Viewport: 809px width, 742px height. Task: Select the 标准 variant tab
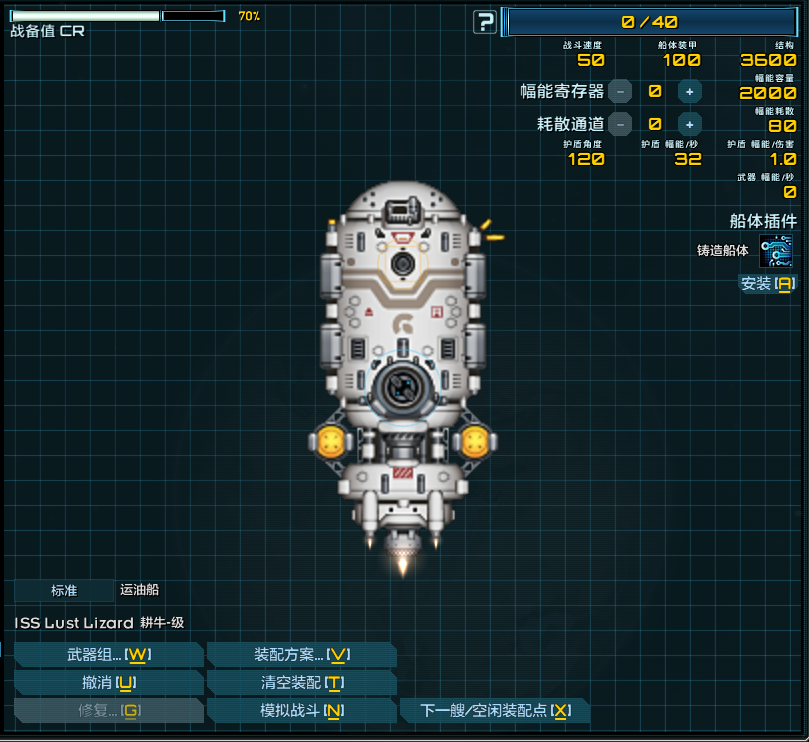point(64,591)
